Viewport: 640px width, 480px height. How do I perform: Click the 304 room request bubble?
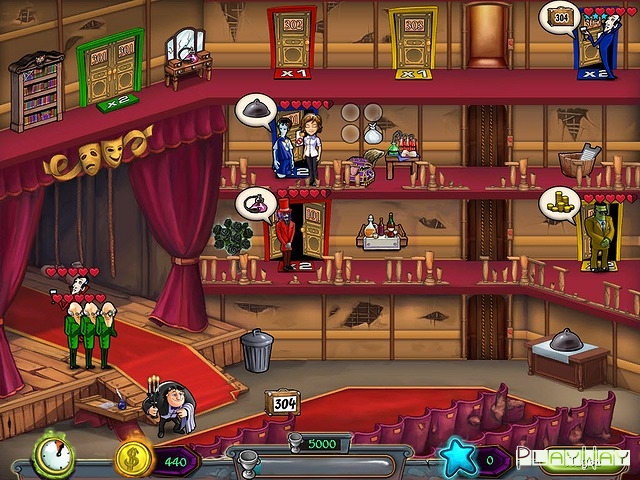point(560,17)
